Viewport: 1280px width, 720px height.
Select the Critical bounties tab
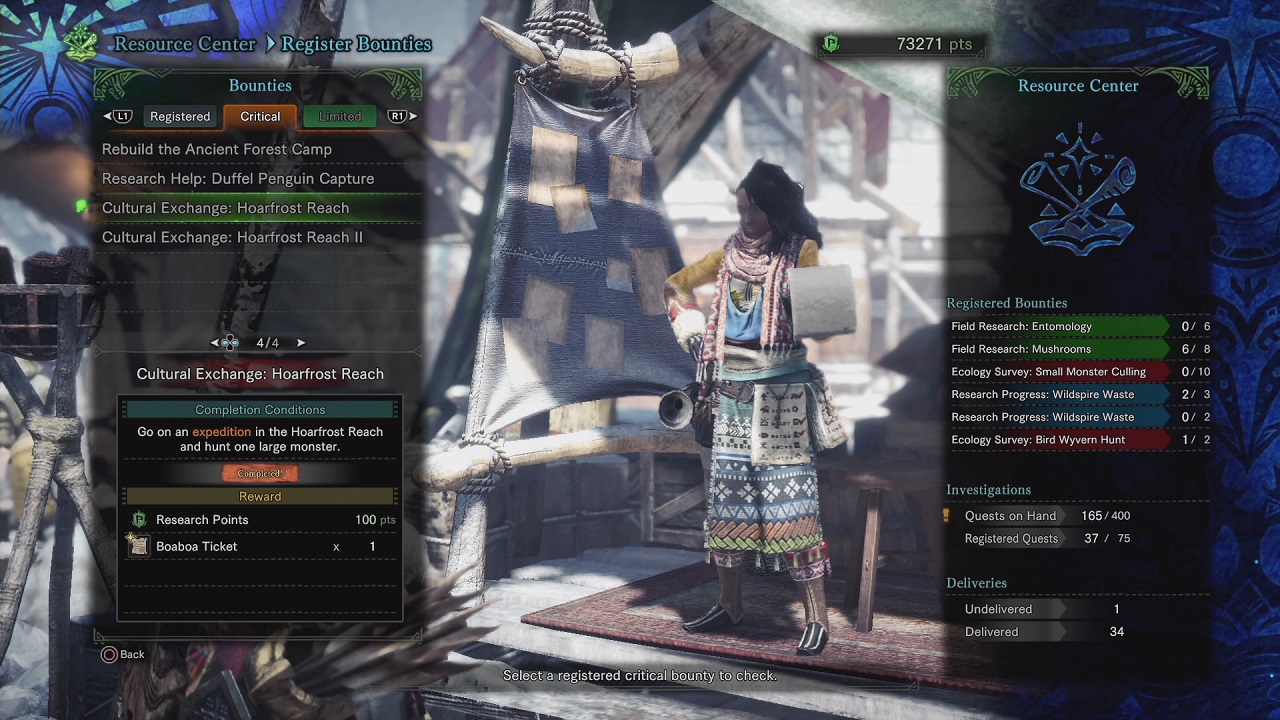tap(259, 116)
